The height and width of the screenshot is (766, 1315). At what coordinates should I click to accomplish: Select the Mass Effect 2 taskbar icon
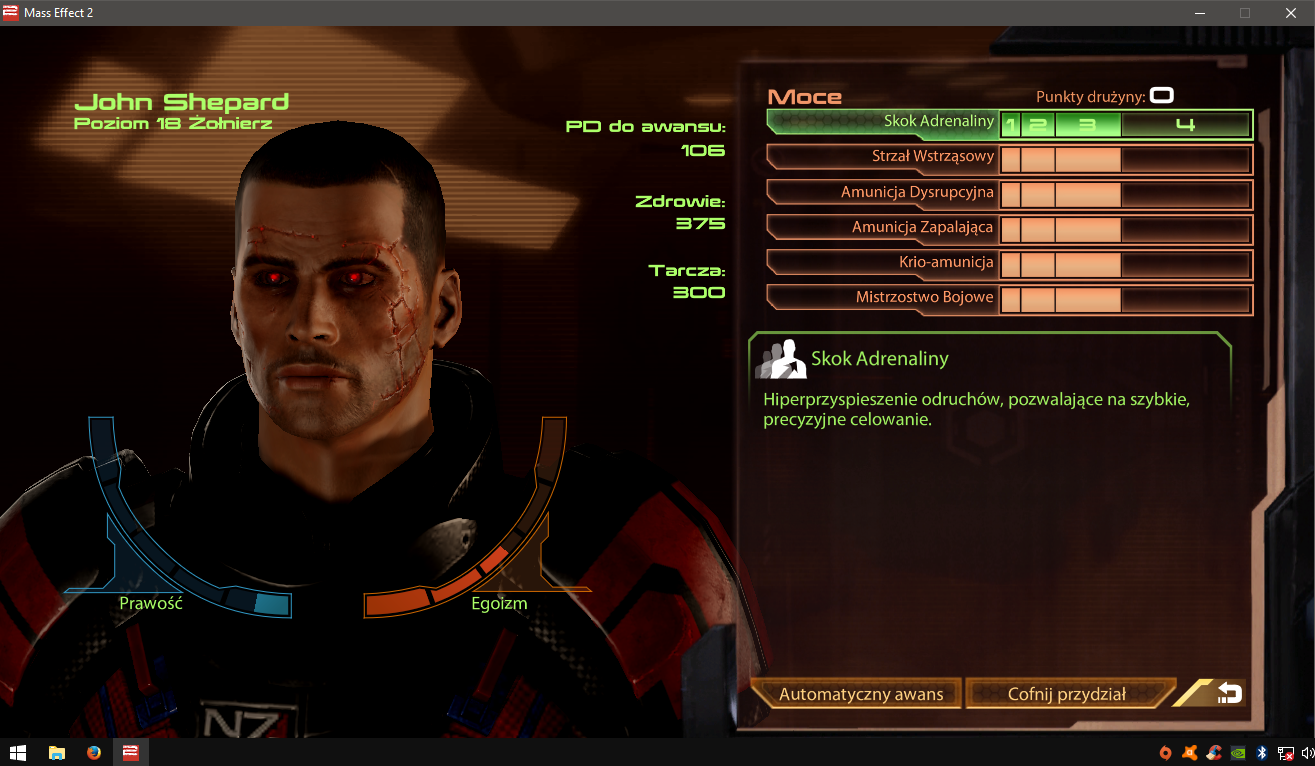pos(131,753)
